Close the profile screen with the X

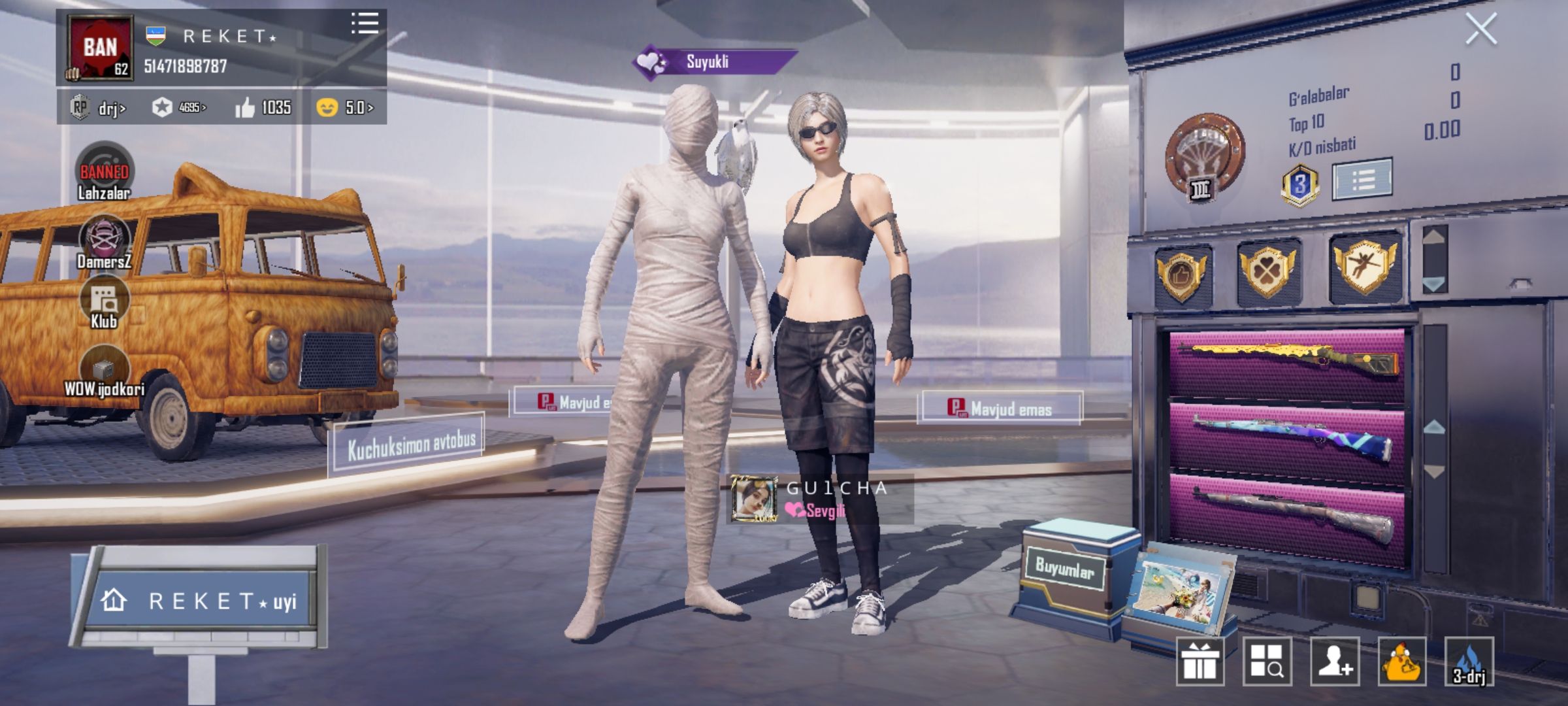(x=1480, y=29)
